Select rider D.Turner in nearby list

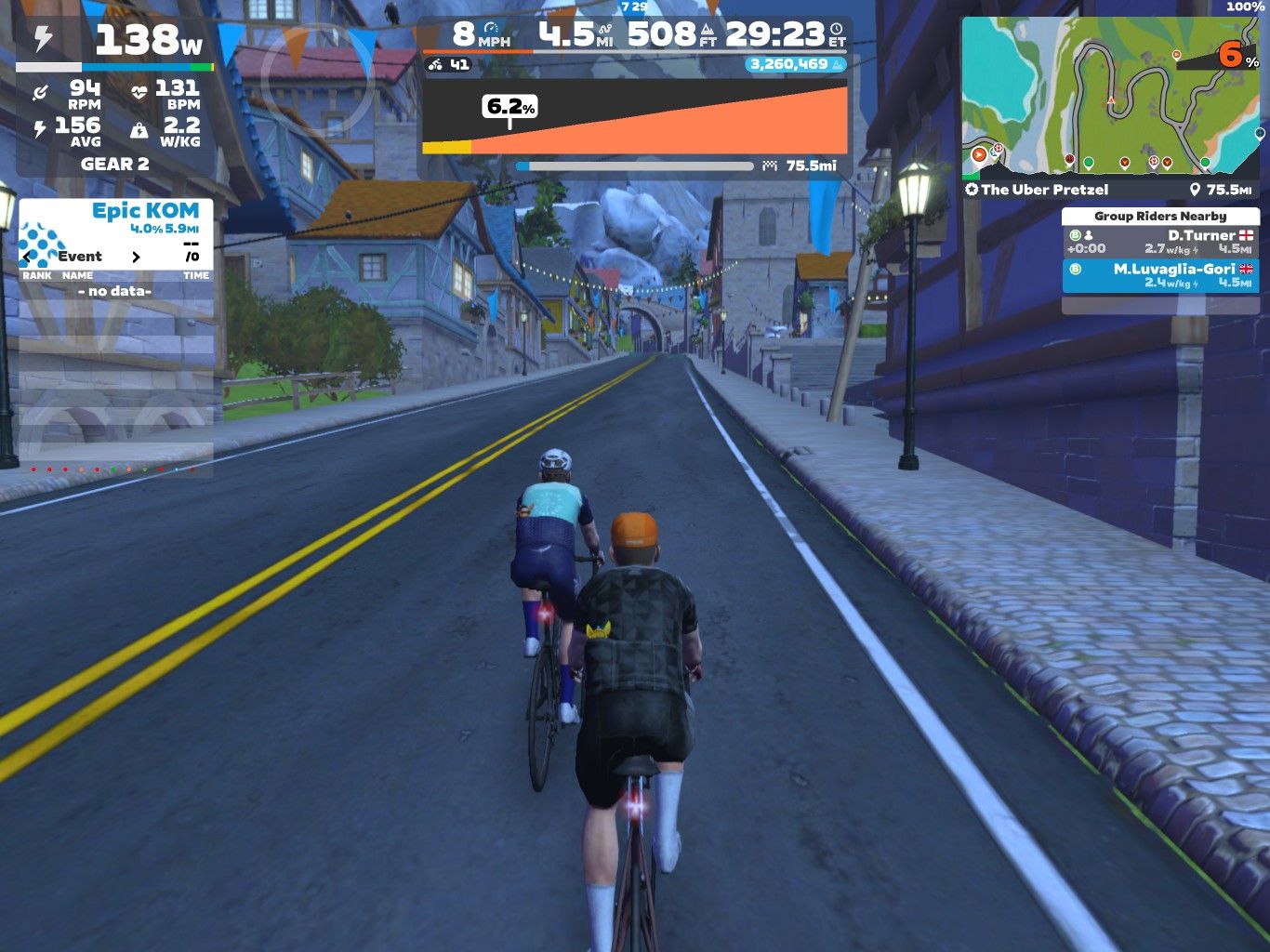pyautogui.click(x=1160, y=243)
